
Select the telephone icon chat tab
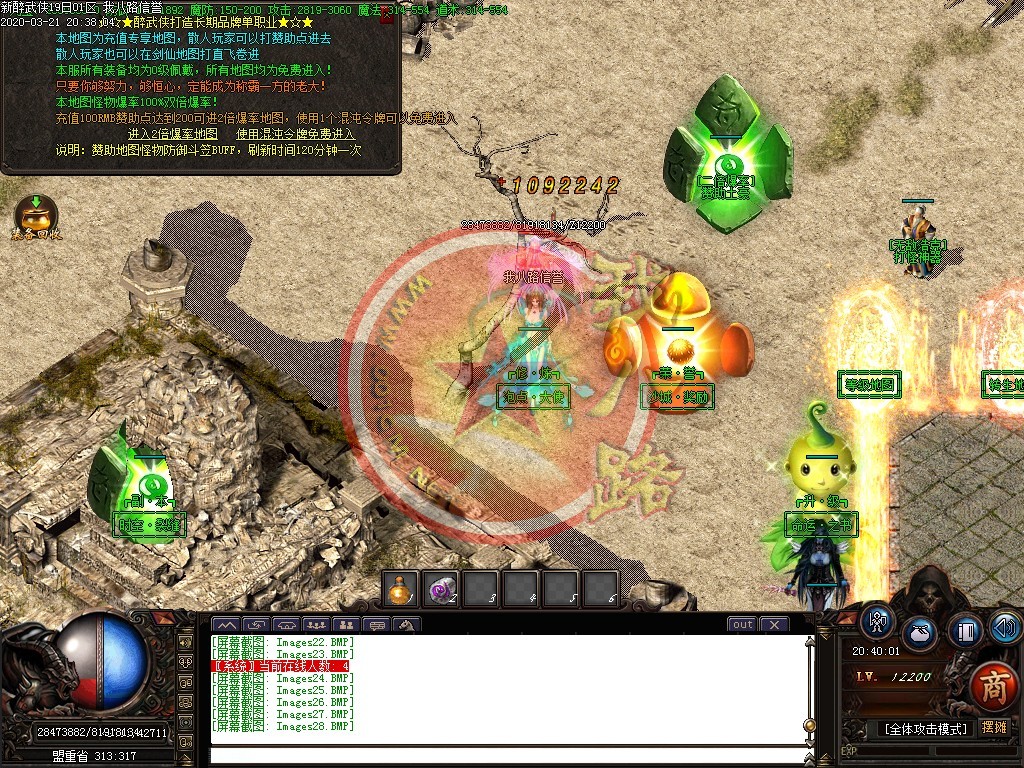click(x=285, y=626)
